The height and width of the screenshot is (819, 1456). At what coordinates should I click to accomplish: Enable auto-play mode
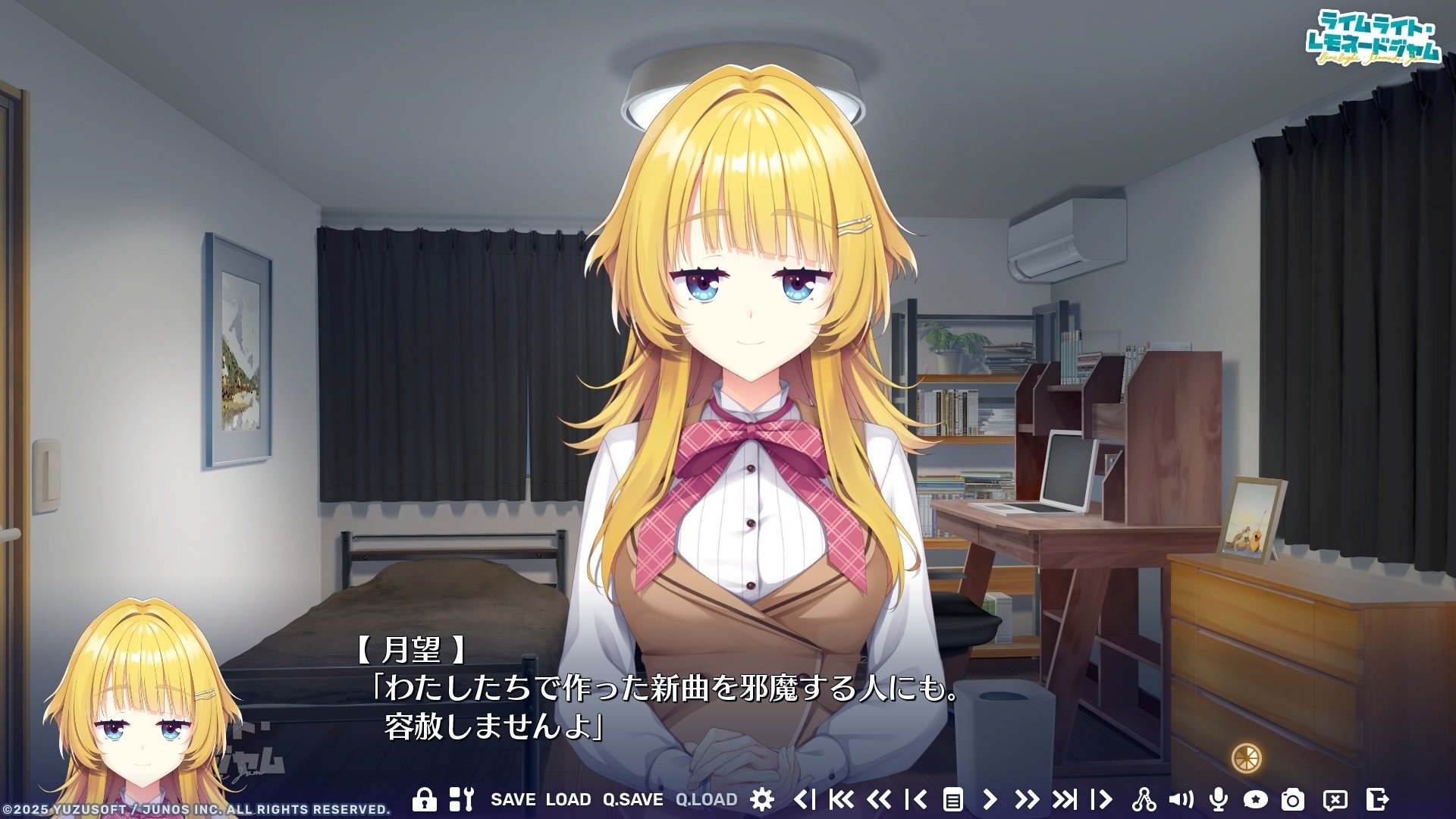(990, 798)
